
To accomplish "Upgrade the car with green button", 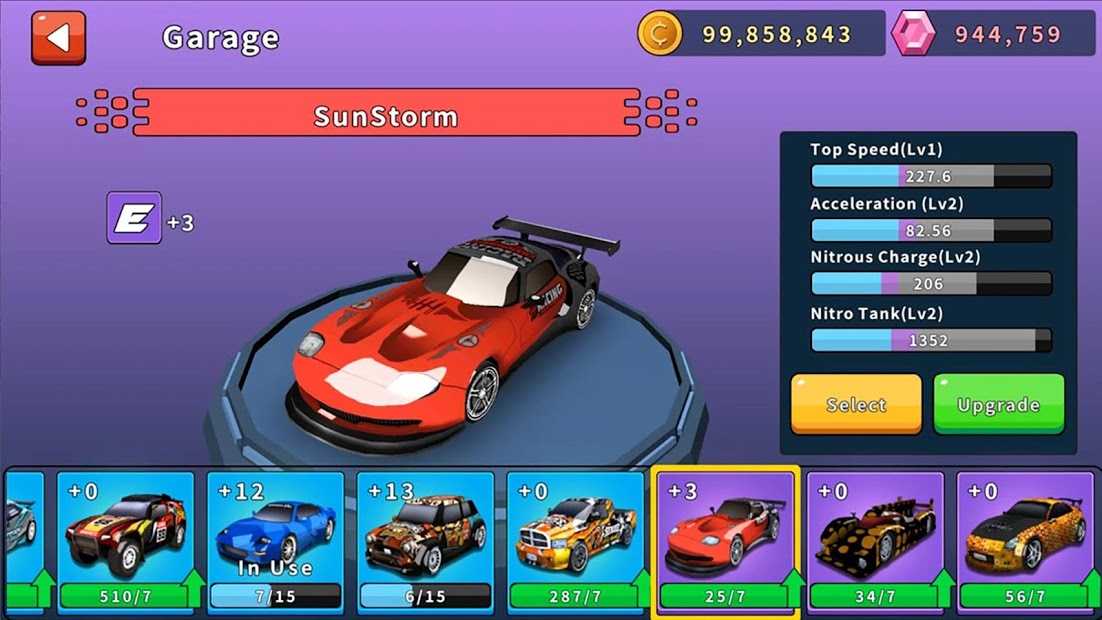I will point(998,404).
